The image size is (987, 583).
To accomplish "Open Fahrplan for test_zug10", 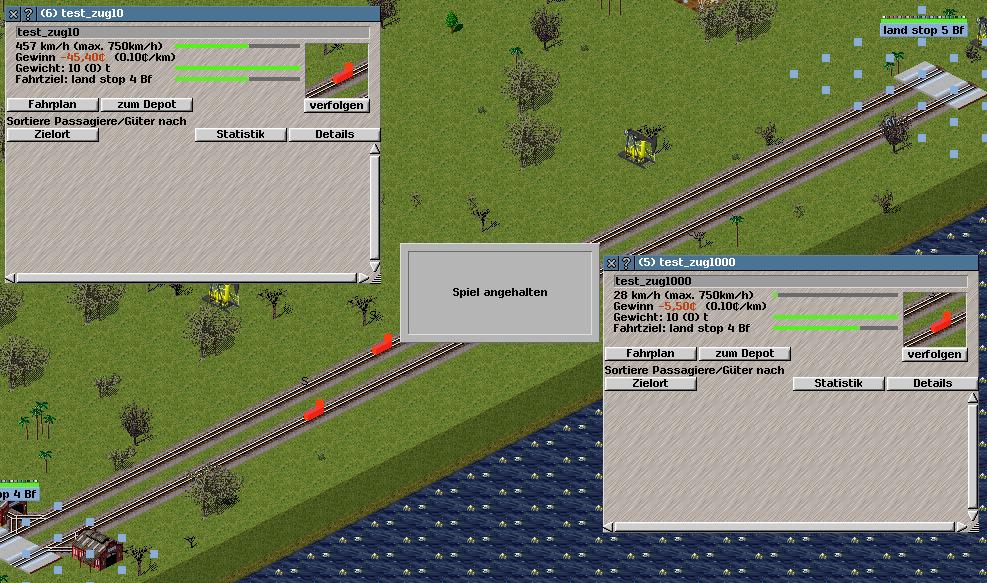I will click(x=53, y=105).
